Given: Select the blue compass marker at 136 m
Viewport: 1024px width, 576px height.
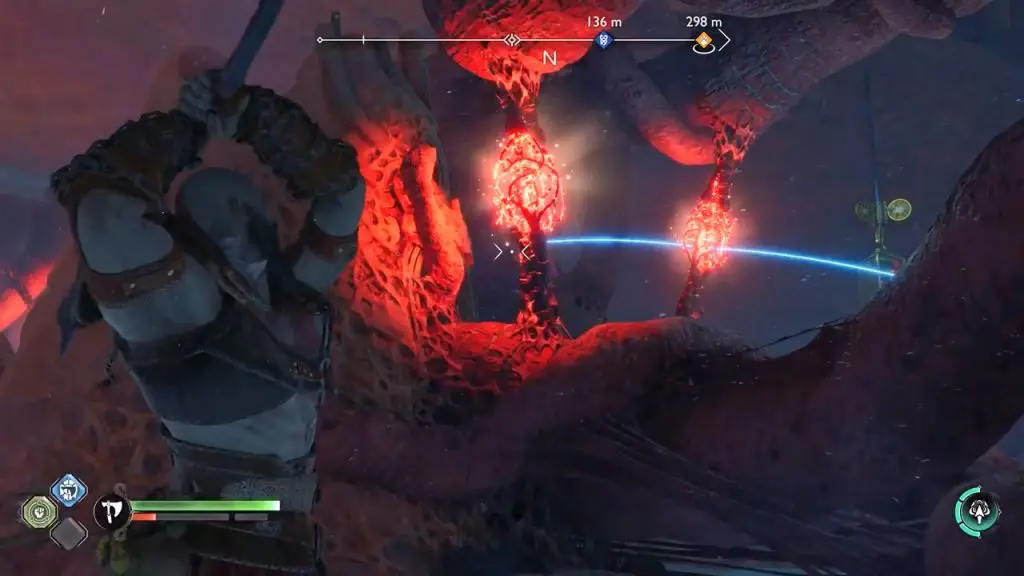Looking at the screenshot, I should click(602, 40).
